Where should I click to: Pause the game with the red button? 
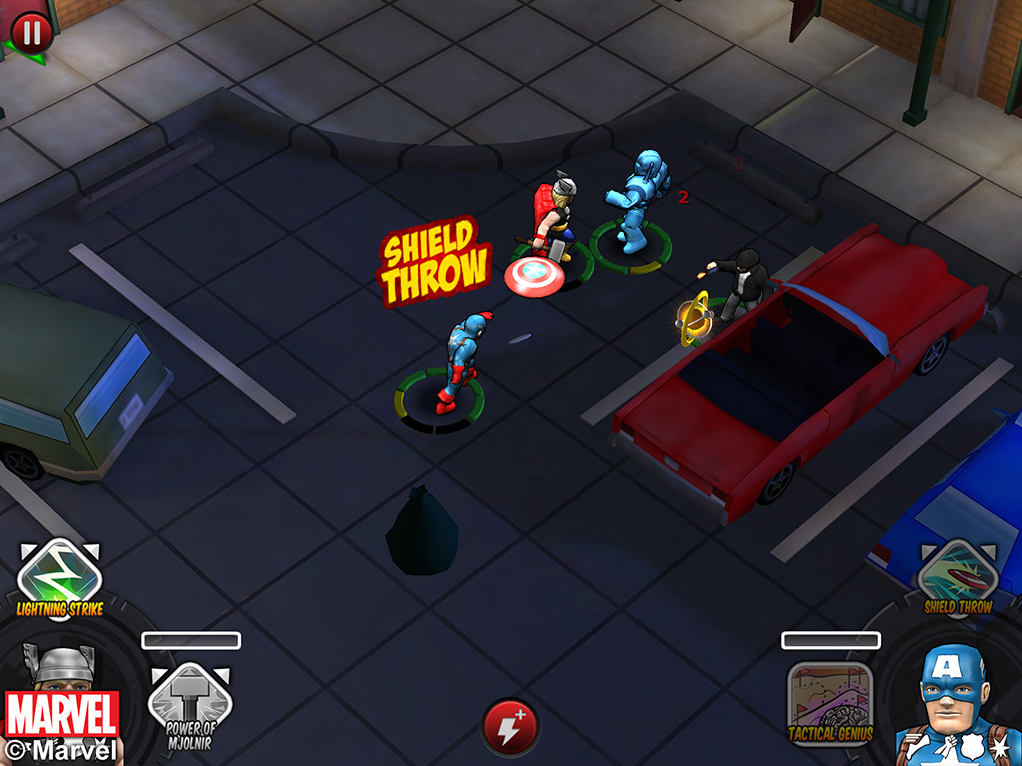pyautogui.click(x=31, y=33)
